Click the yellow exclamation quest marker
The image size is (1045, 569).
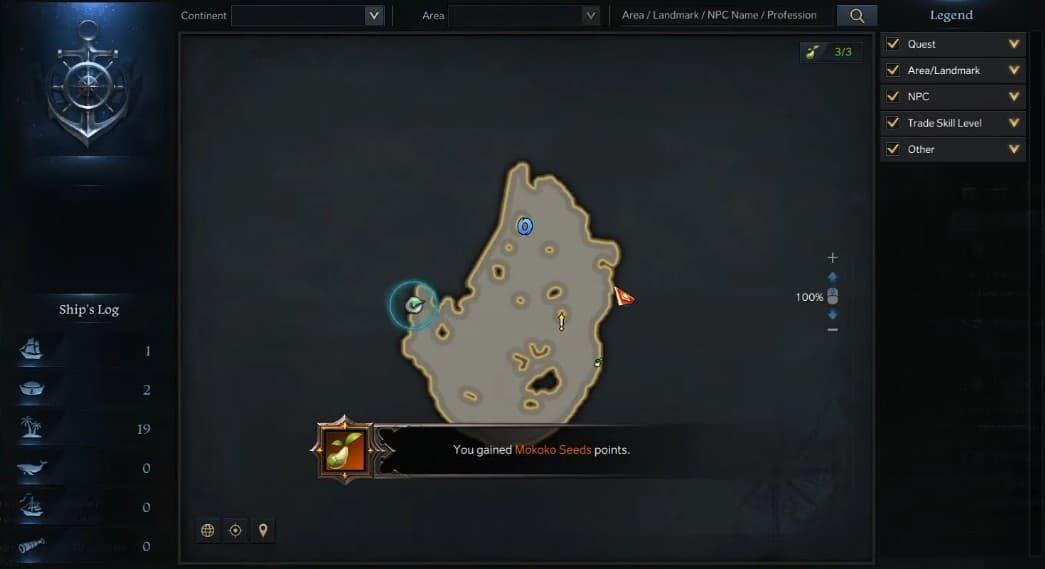coord(562,320)
